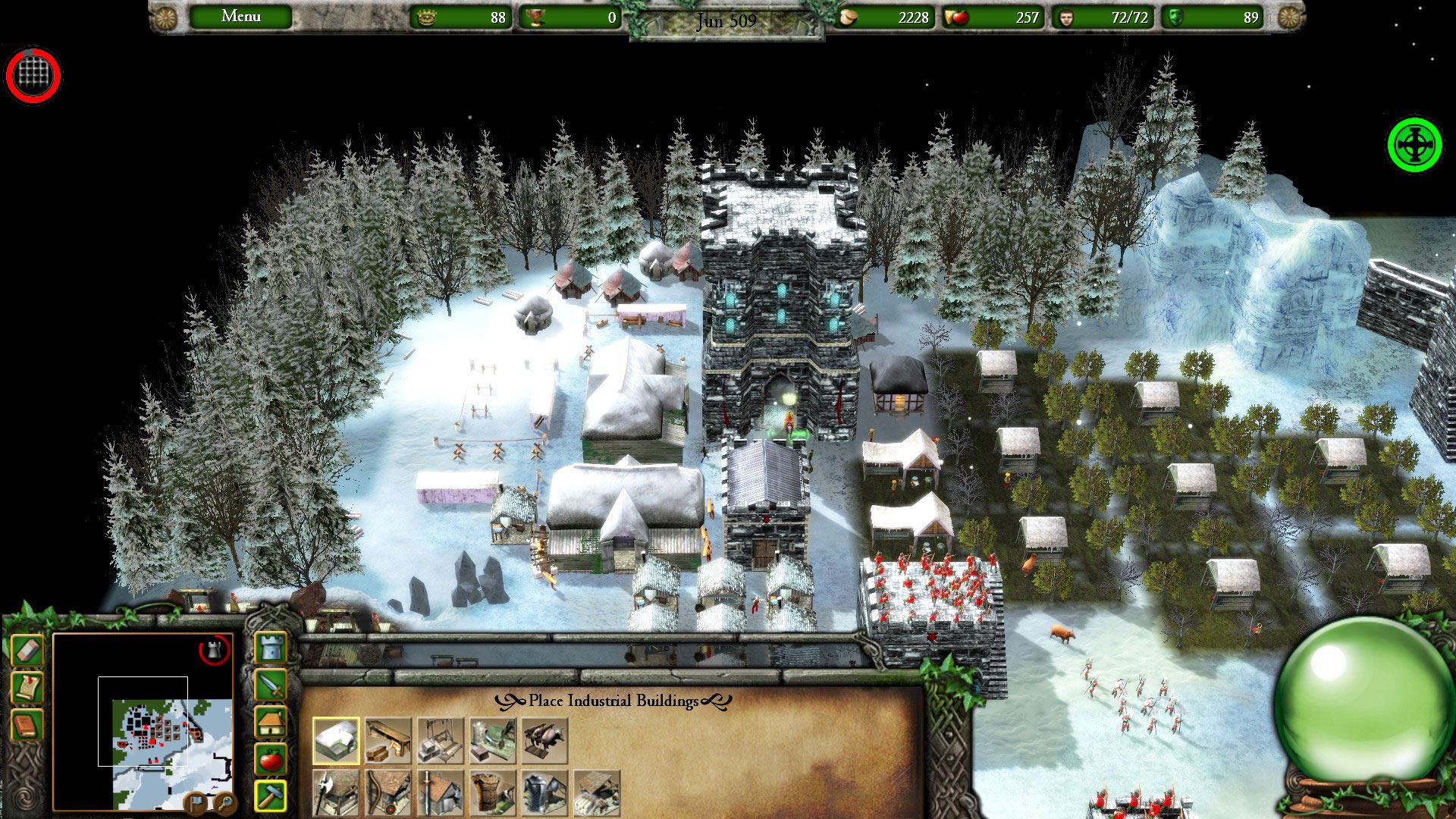1456x819 pixels.
Task: Choose the stone quarry building
Action: point(441,740)
